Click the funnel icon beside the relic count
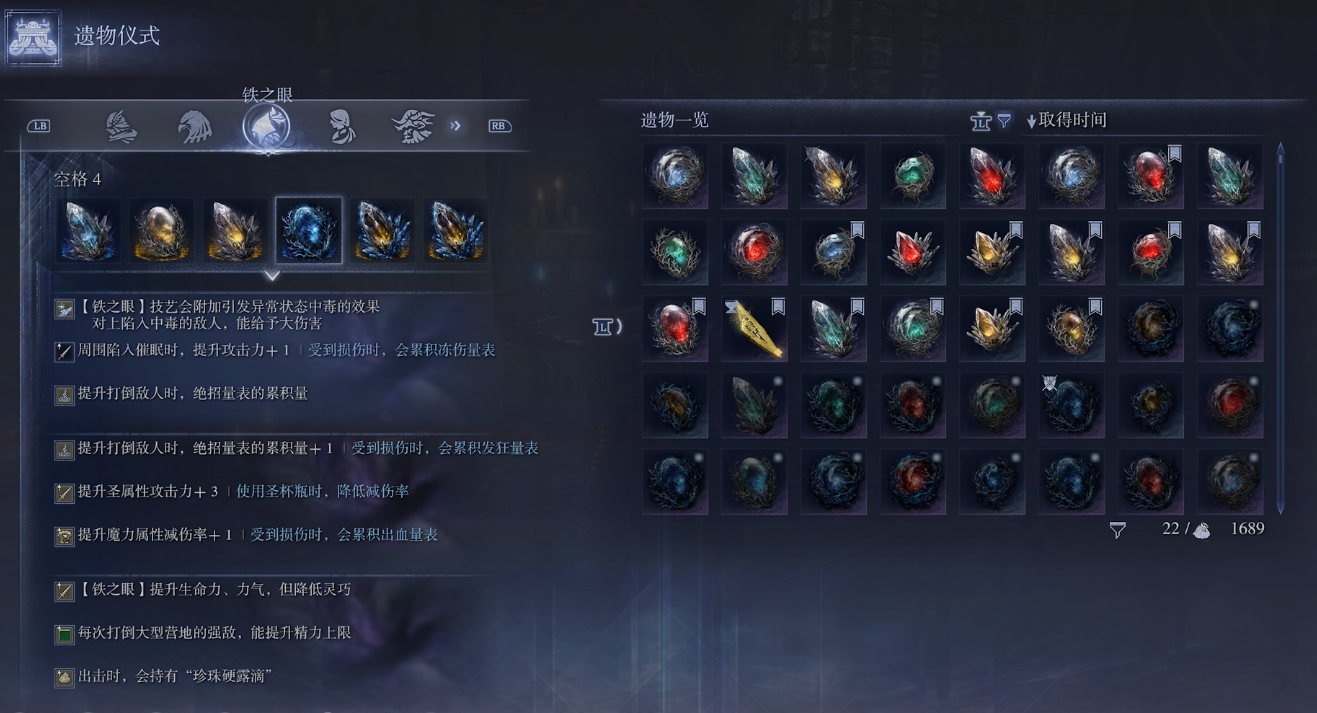Screen dimensions: 1317x713 [x=1118, y=530]
